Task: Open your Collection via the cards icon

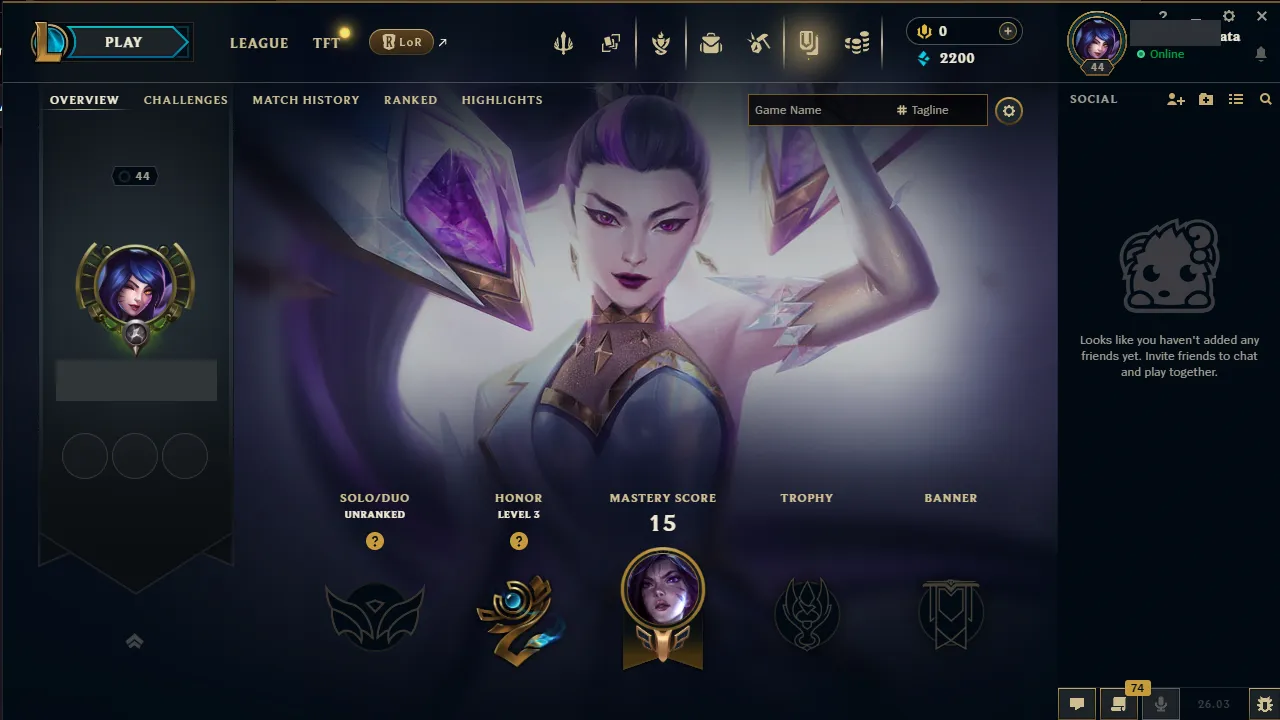Action: point(611,43)
